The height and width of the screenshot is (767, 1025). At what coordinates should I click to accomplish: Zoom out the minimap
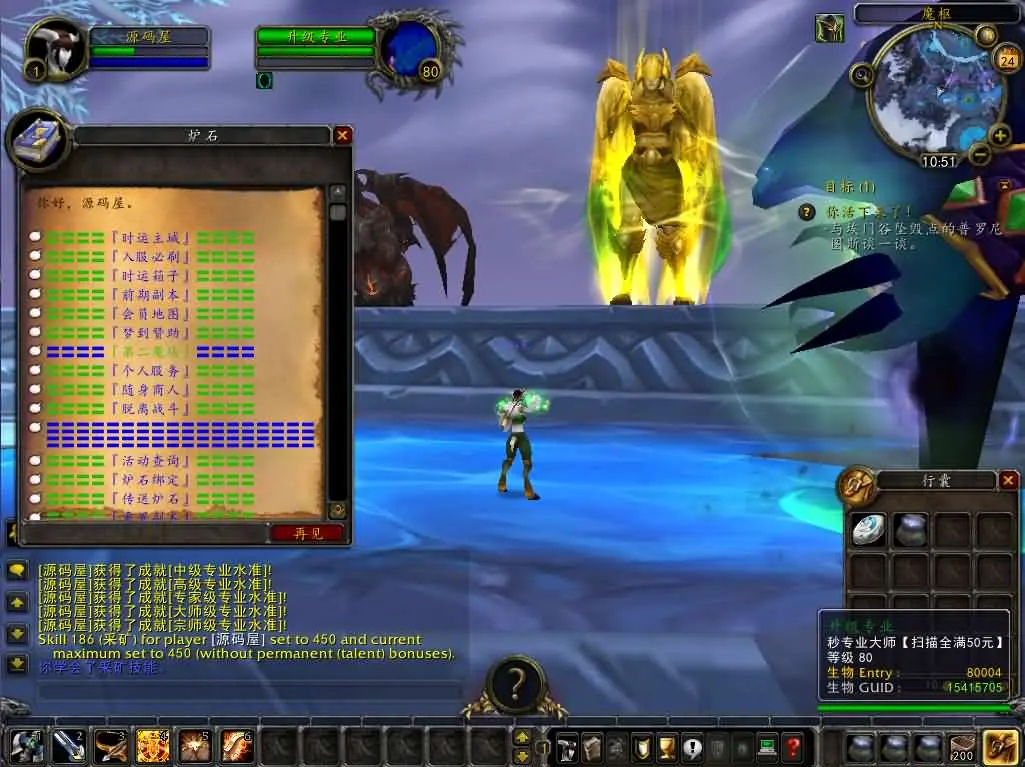[x=980, y=155]
